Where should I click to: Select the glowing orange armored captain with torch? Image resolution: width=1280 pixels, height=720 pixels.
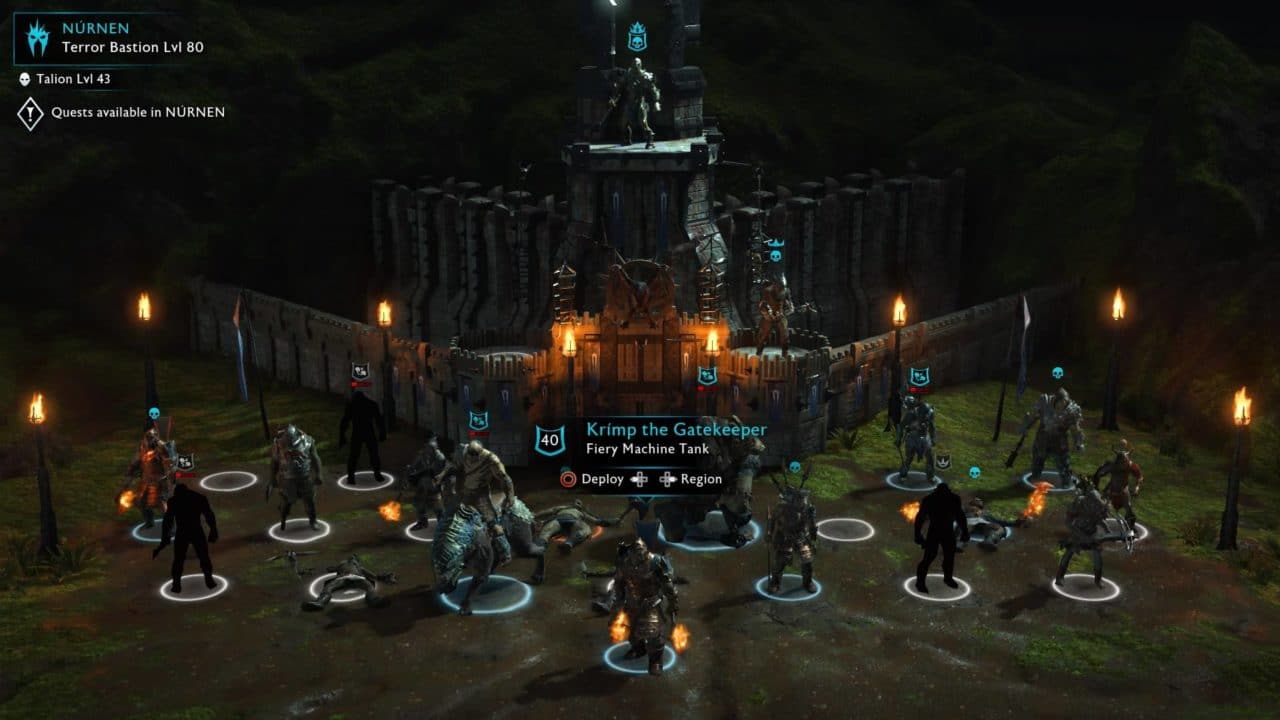point(152,470)
